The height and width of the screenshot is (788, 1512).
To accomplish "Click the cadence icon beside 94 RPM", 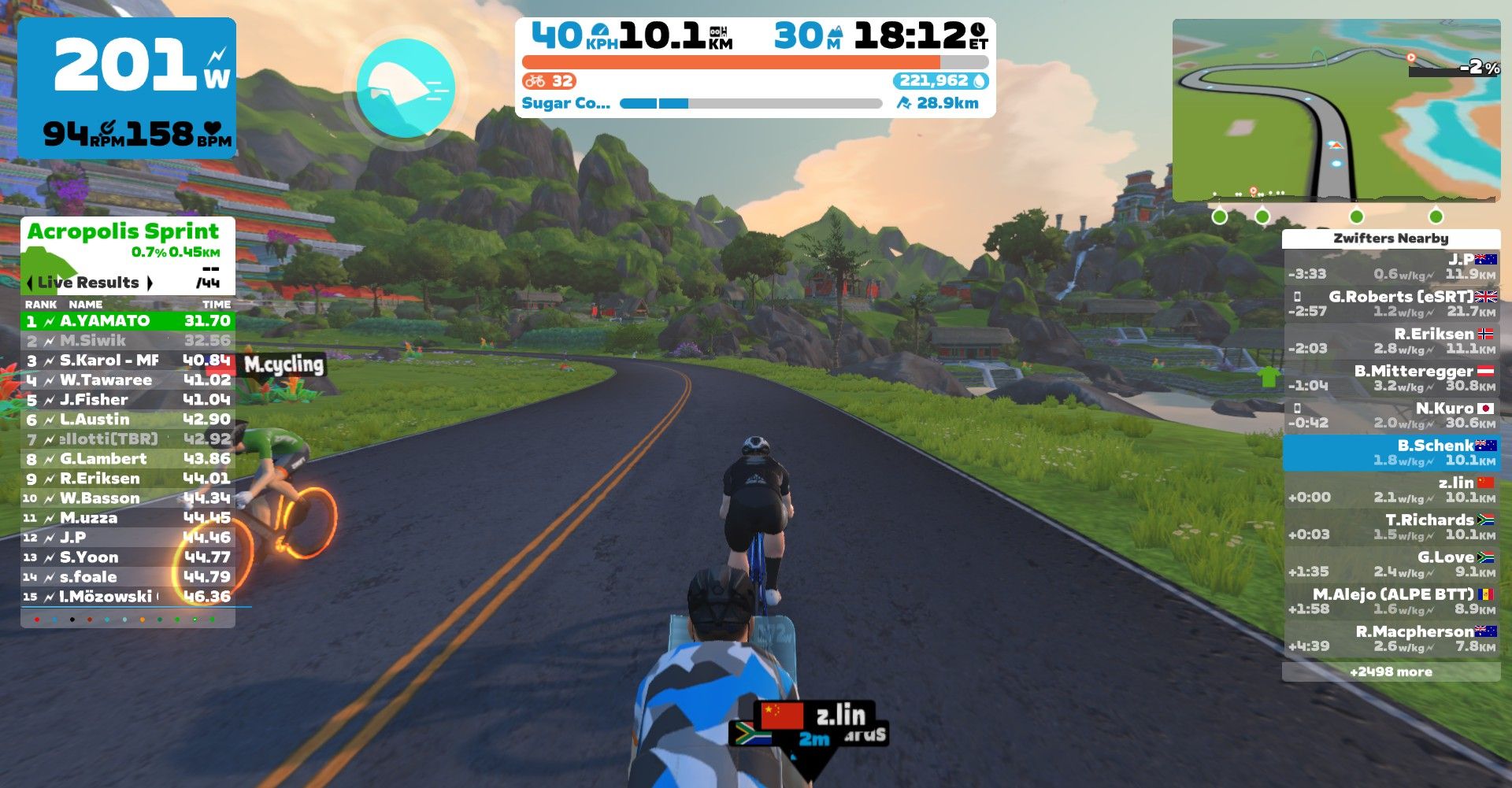I will click(106, 126).
